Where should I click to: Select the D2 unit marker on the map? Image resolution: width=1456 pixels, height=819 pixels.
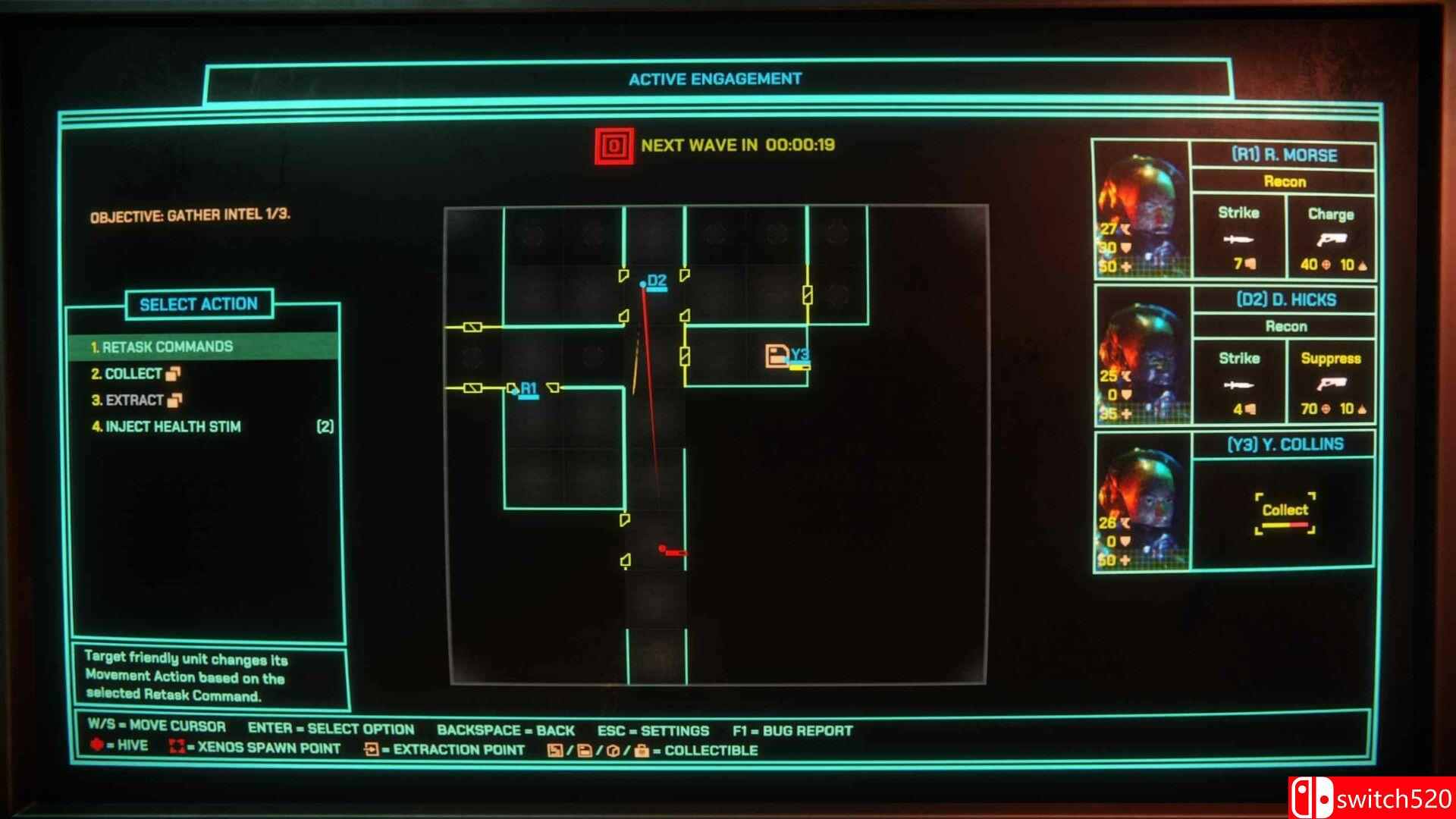[x=644, y=283]
